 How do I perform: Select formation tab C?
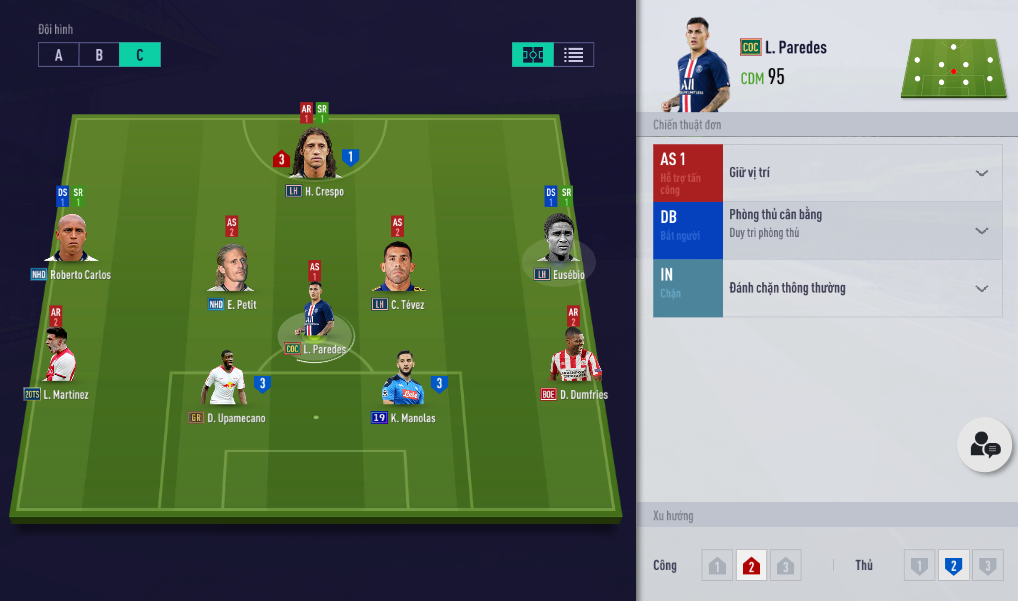click(140, 55)
